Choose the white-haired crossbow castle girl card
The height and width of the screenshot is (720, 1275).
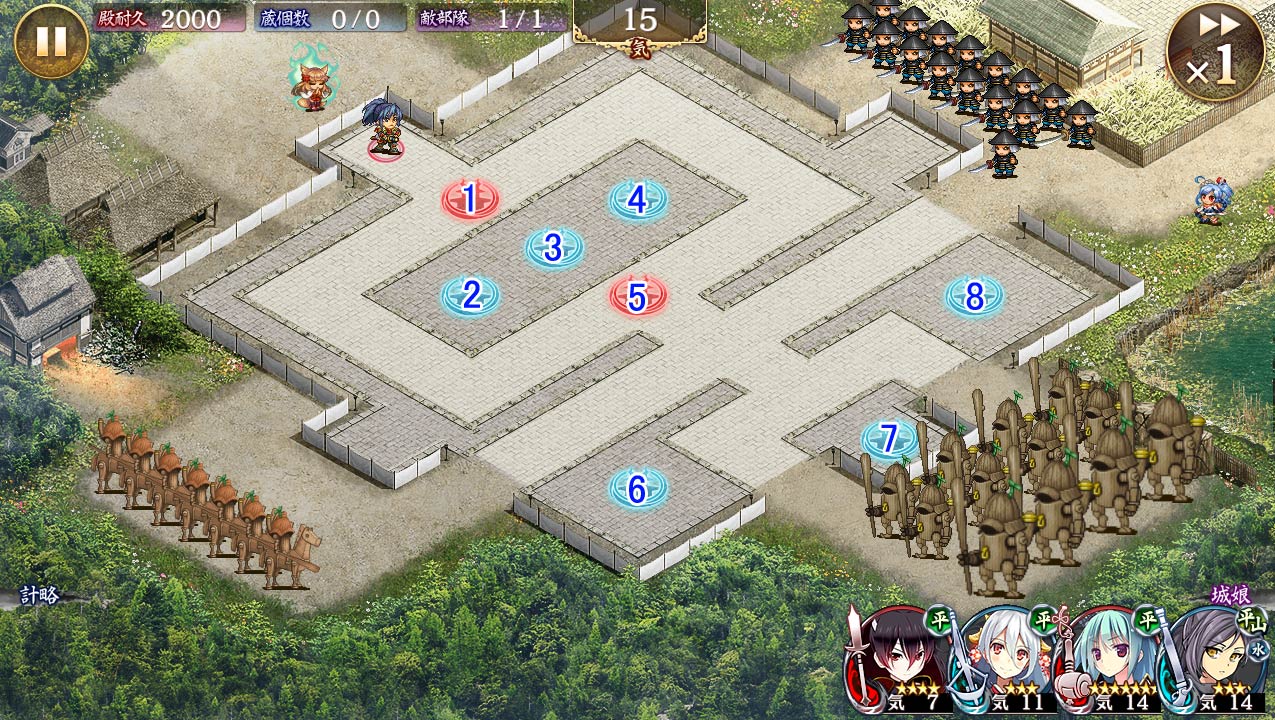tap(1003, 660)
